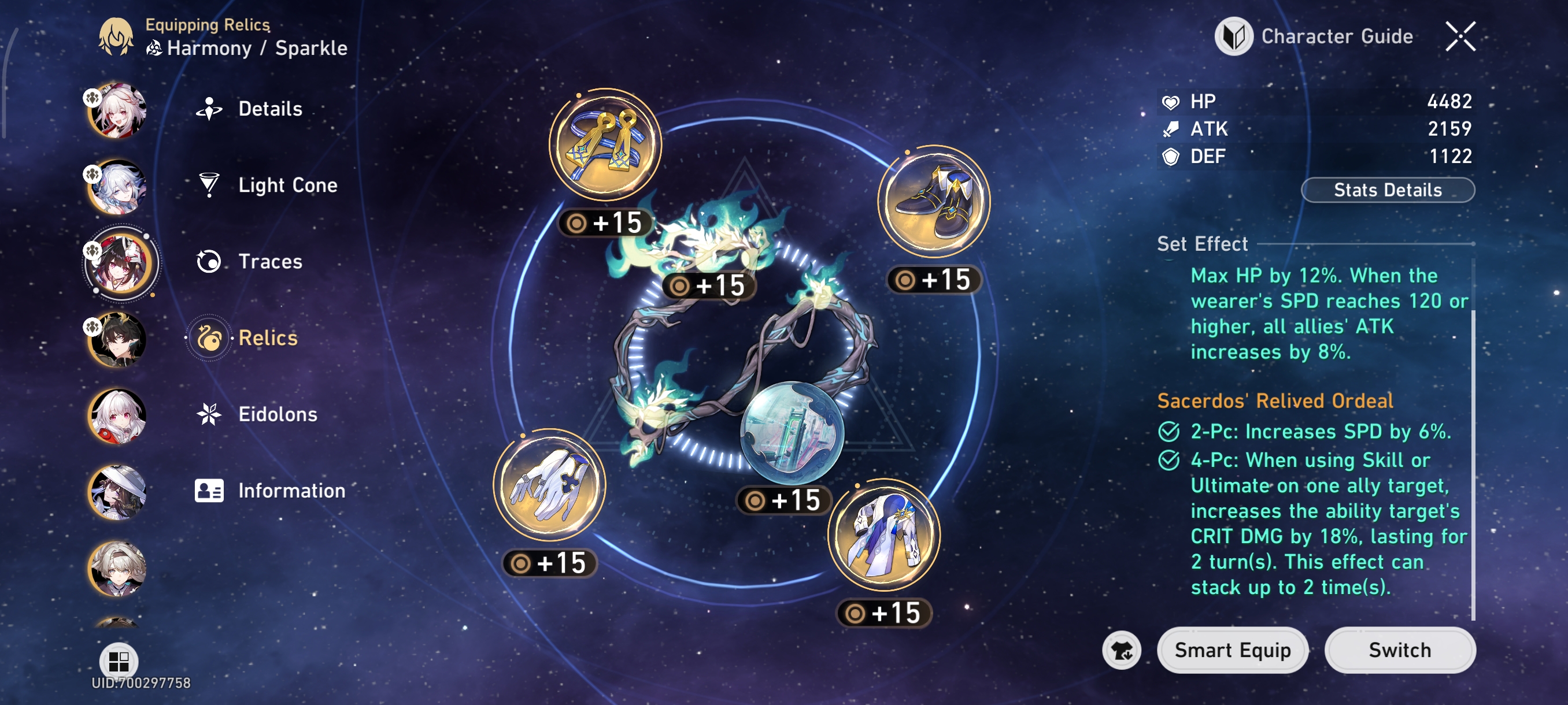Choose the gloves relic slot
This screenshot has width=1568, height=705.
click(x=549, y=485)
